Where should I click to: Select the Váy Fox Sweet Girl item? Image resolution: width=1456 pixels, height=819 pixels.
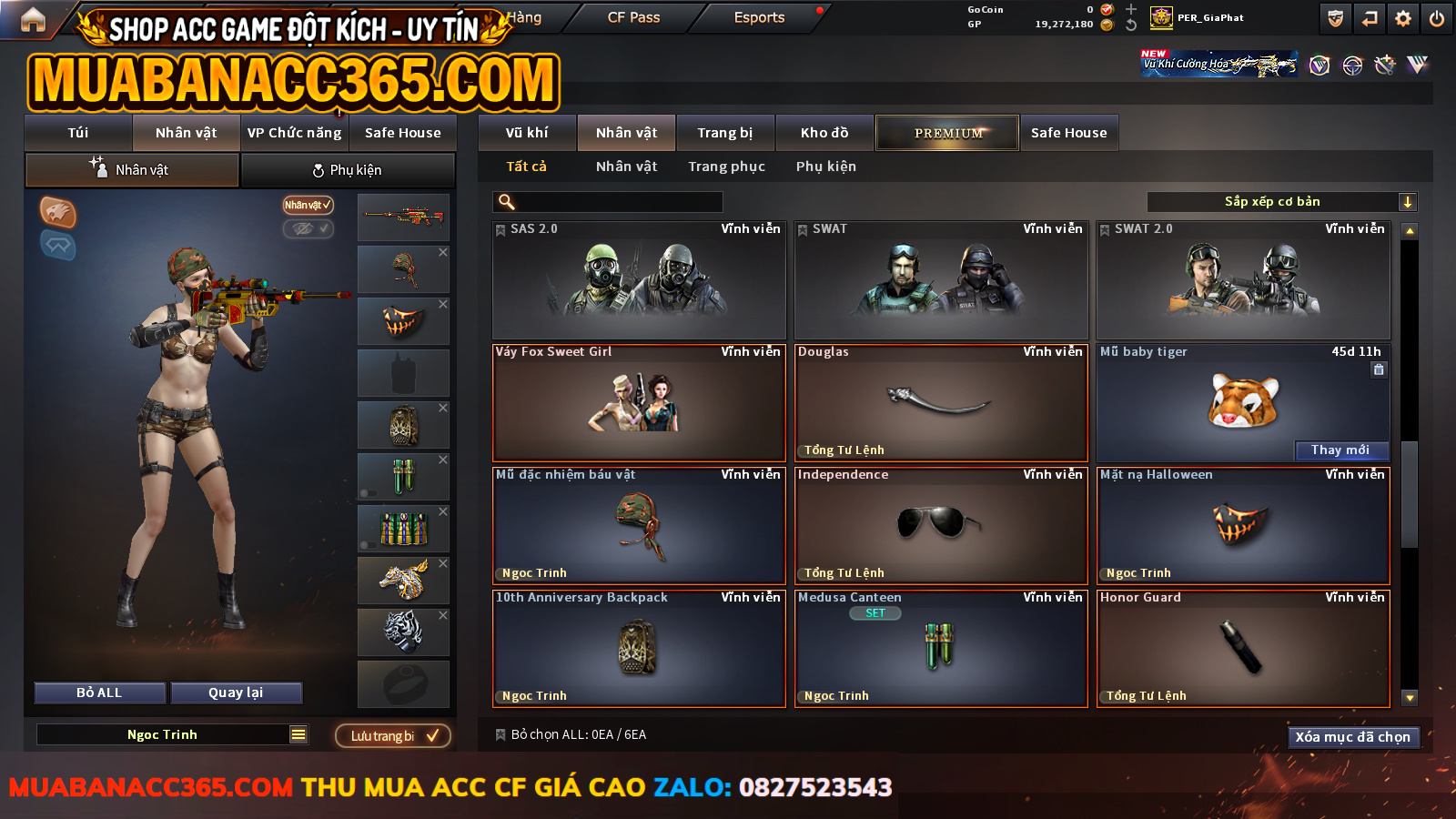[639, 403]
